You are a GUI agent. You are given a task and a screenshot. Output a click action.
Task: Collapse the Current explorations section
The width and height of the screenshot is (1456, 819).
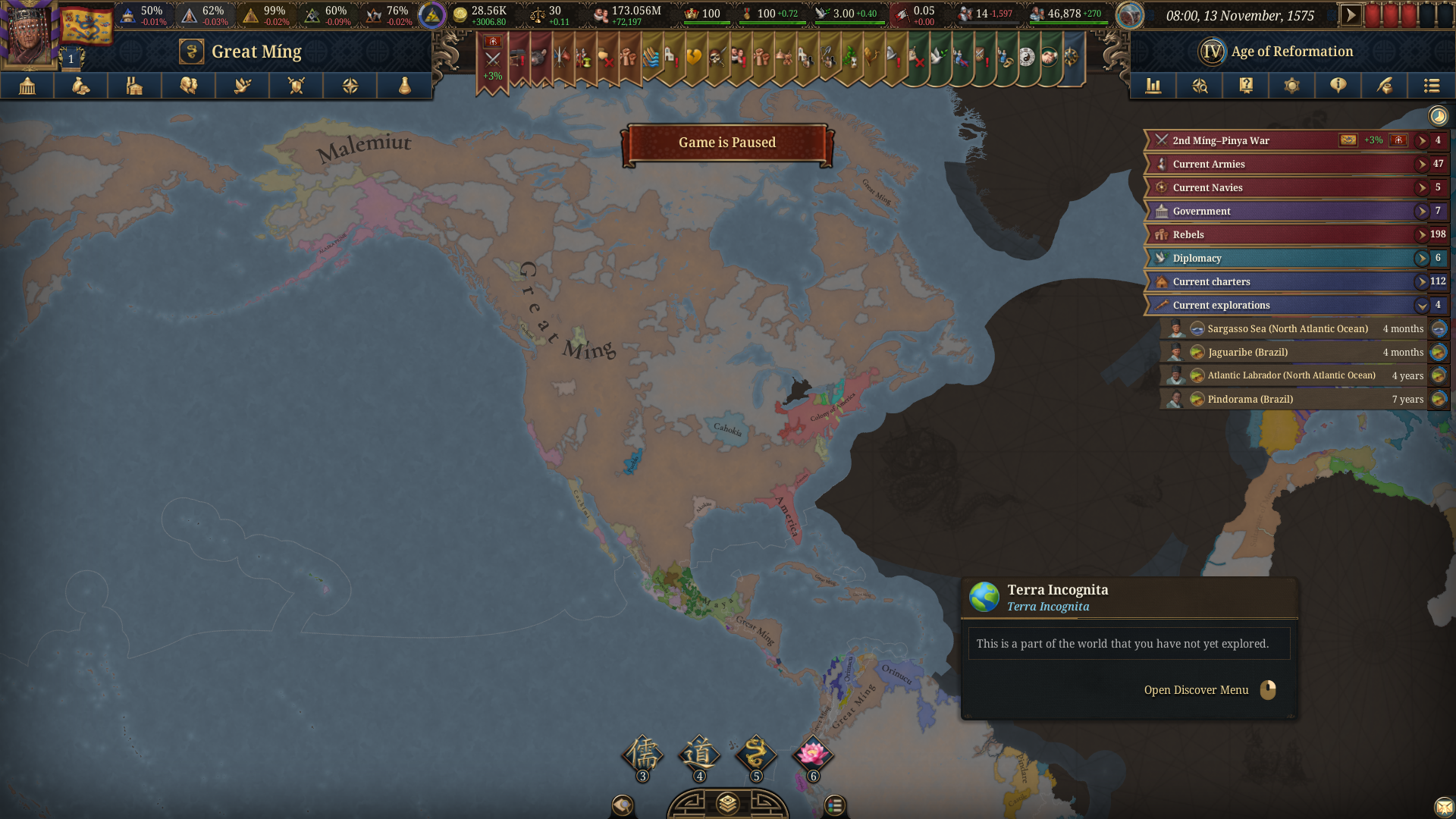tap(1423, 306)
